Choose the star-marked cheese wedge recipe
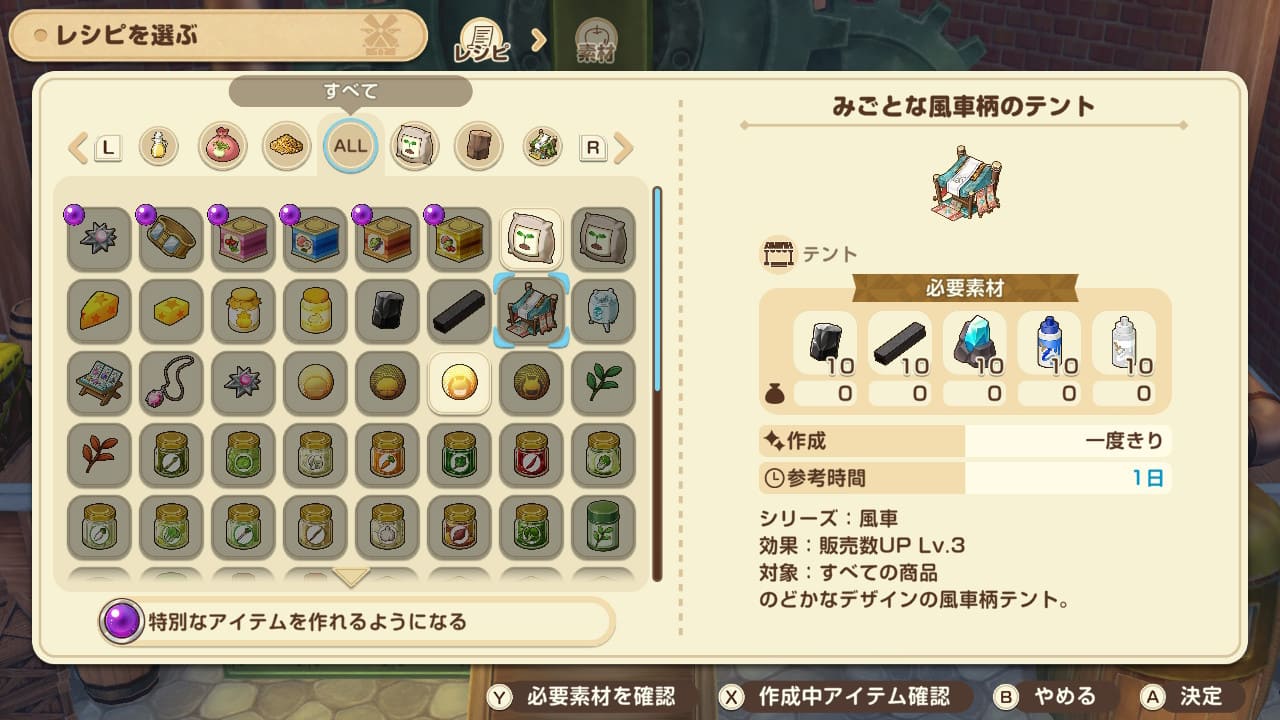 (99, 311)
